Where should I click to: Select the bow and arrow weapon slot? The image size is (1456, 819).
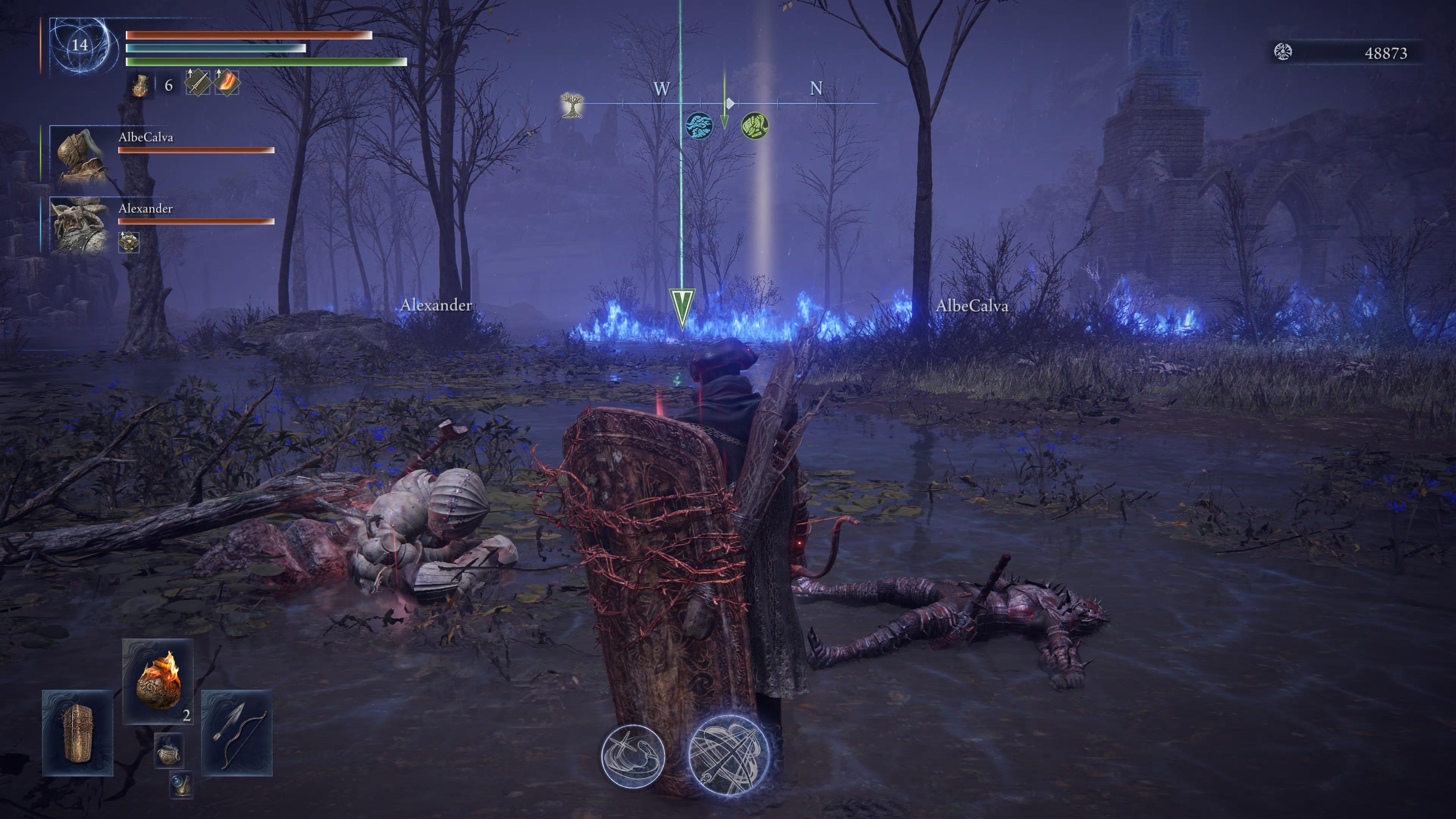coord(237,733)
